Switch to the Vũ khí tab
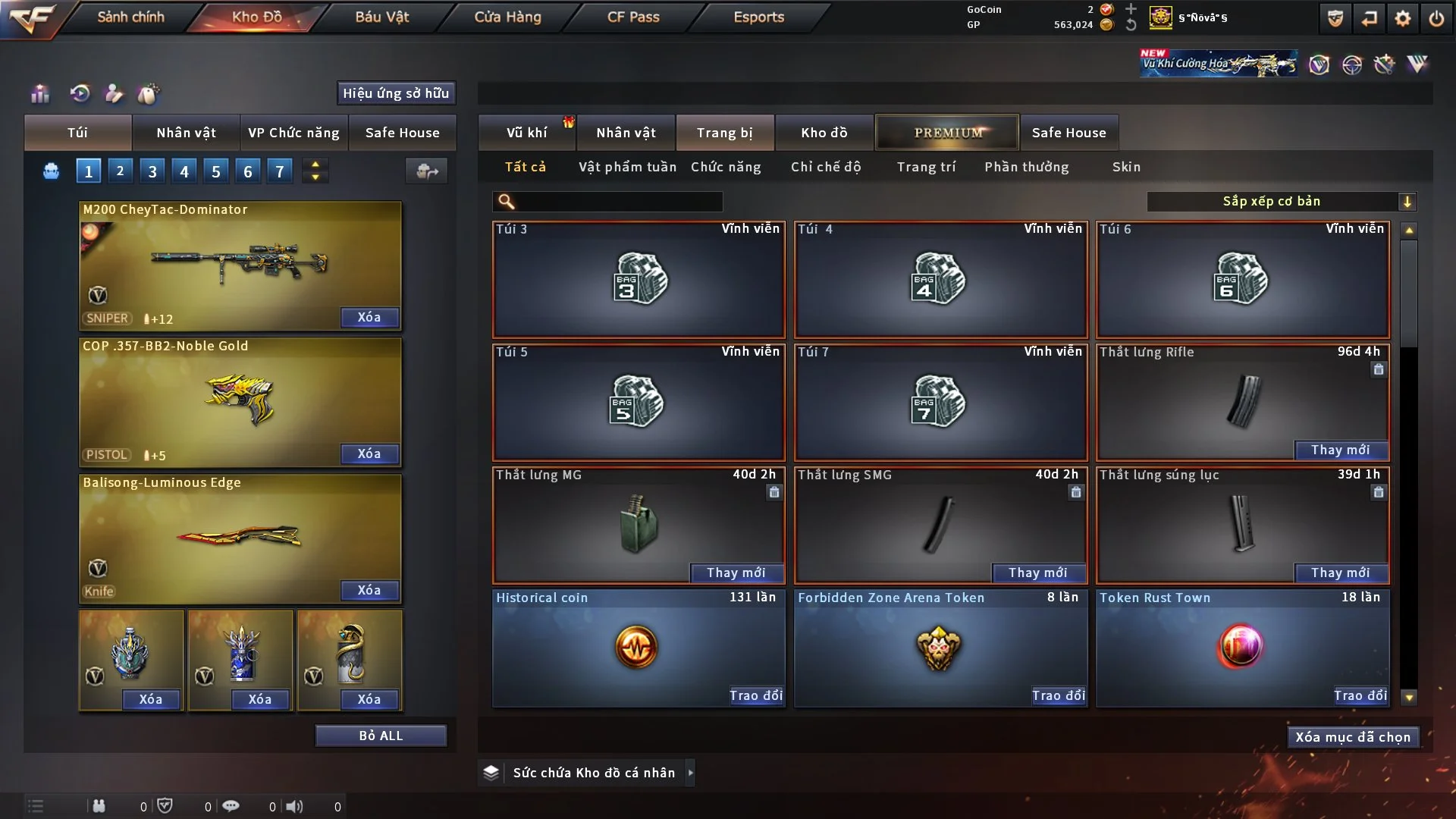Viewport: 1456px width, 819px height. (526, 133)
